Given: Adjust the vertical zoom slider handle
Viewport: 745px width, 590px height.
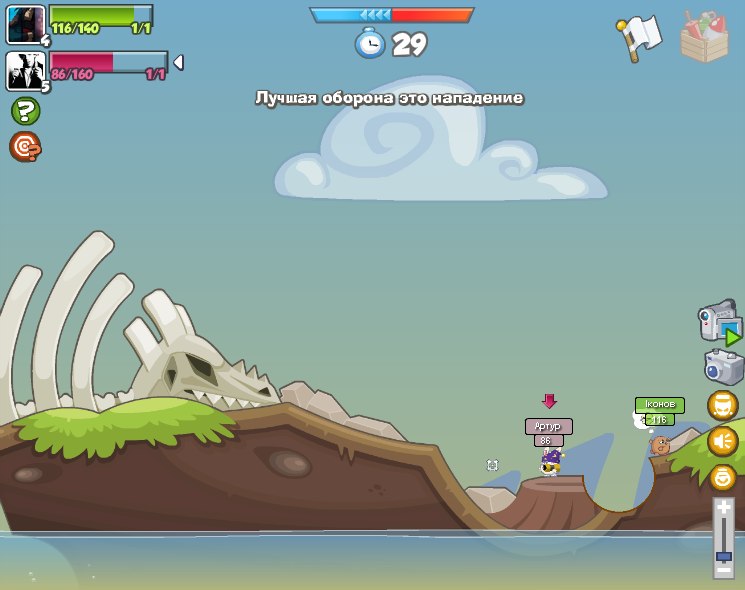Looking at the screenshot, I should click(x=723, y=556).
